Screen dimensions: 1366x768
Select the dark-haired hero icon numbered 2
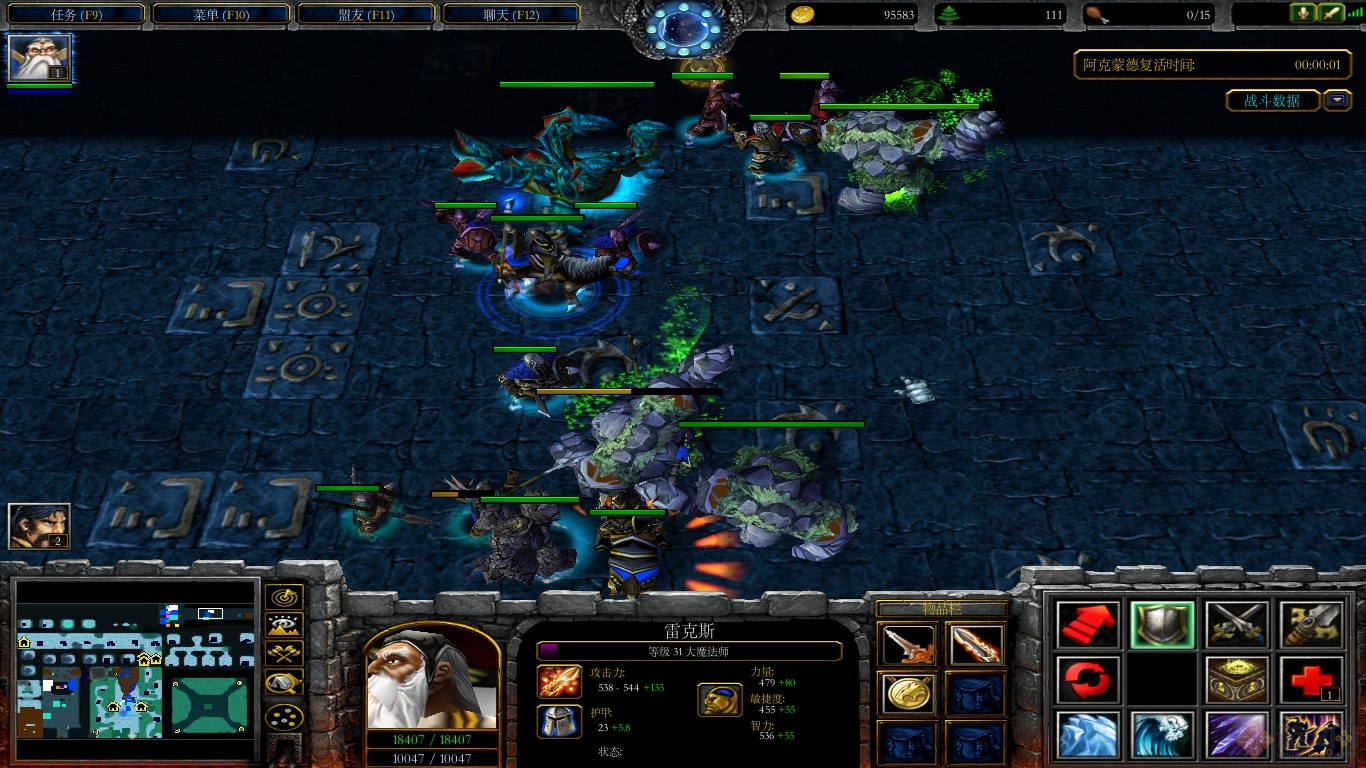pos(40,526)
